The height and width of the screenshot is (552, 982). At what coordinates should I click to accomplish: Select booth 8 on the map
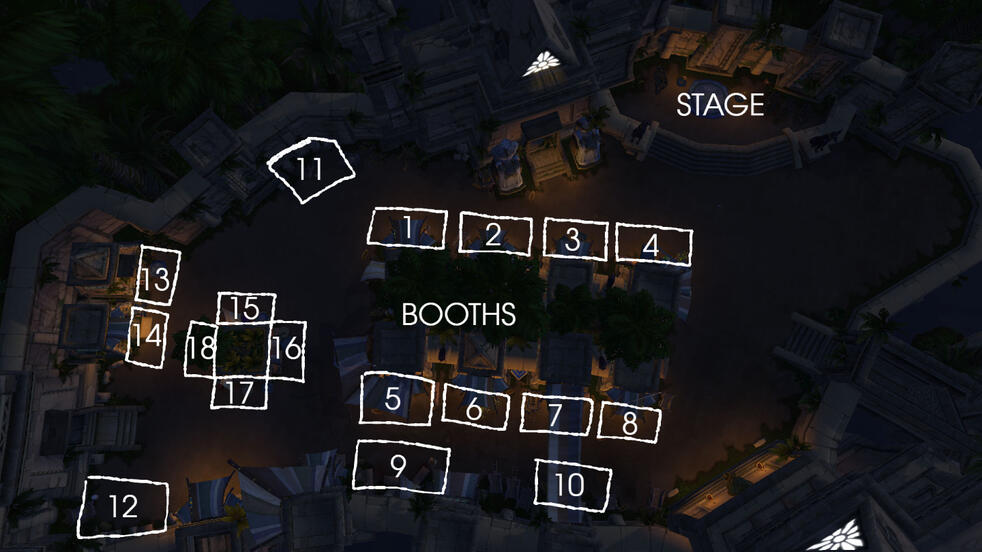point(630,422)
